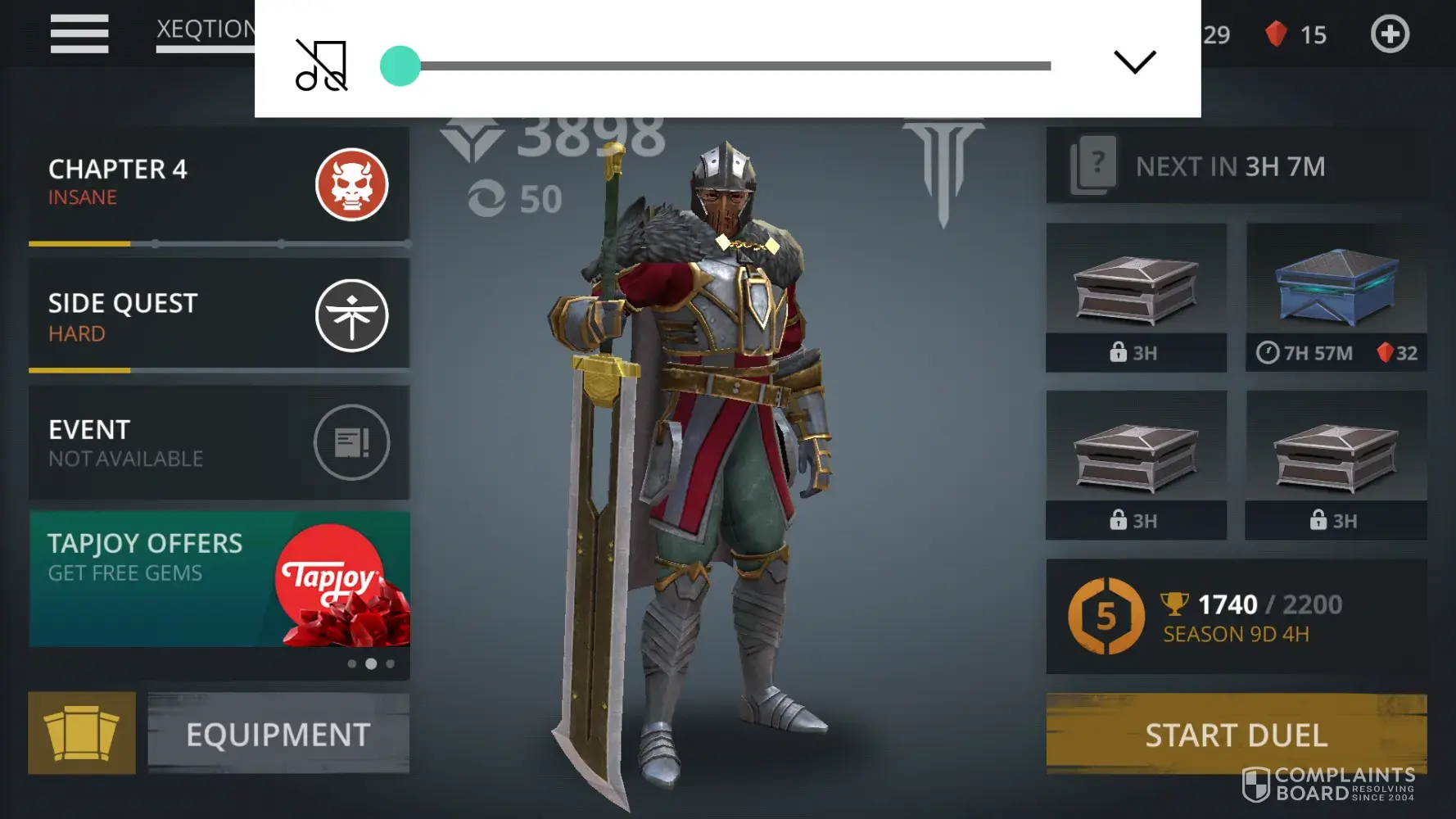Start a duel
The image size is (1456, 819).
click(1236, 734)
